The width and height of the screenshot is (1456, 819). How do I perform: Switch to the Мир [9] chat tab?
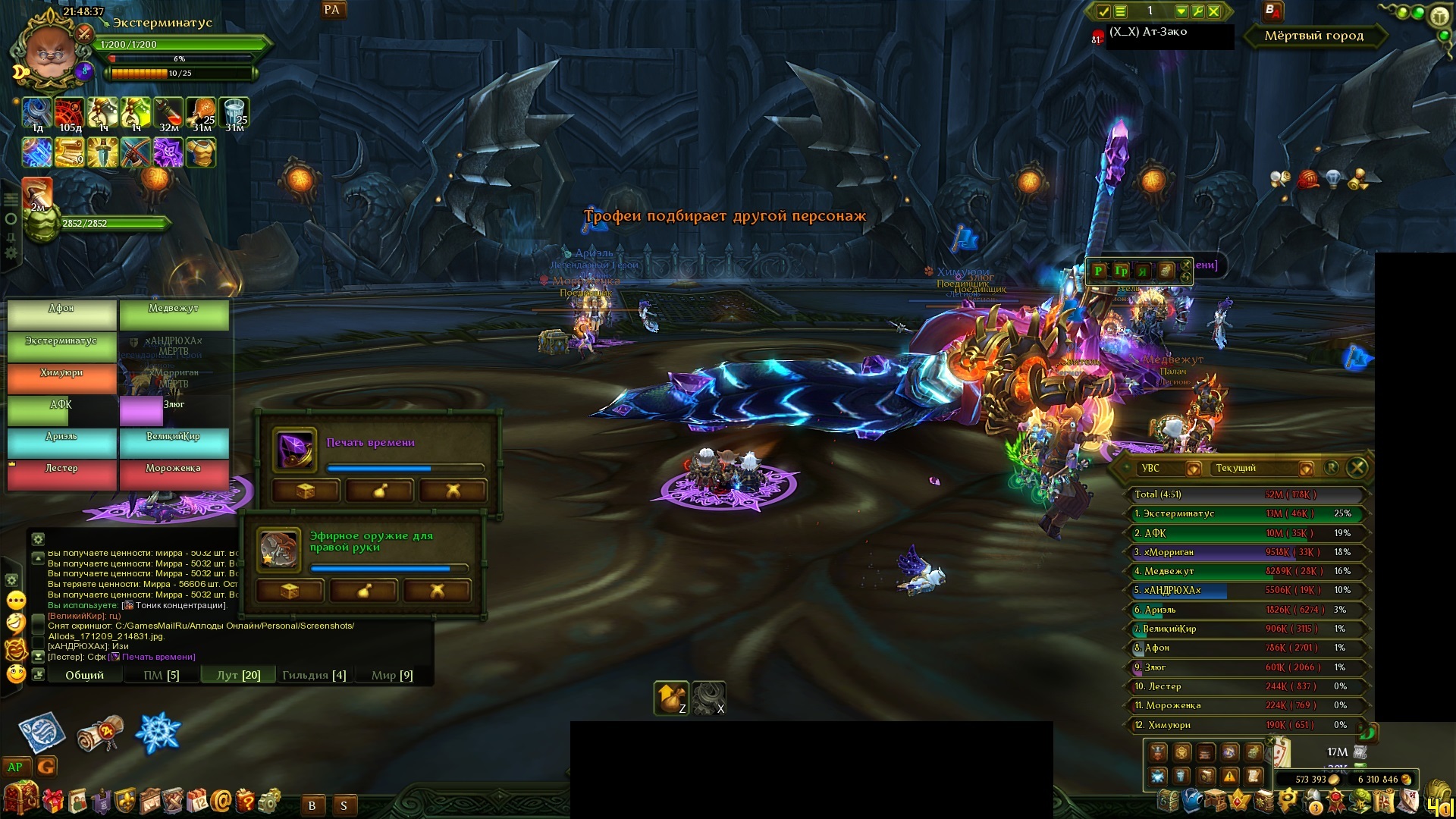[392, 675]
